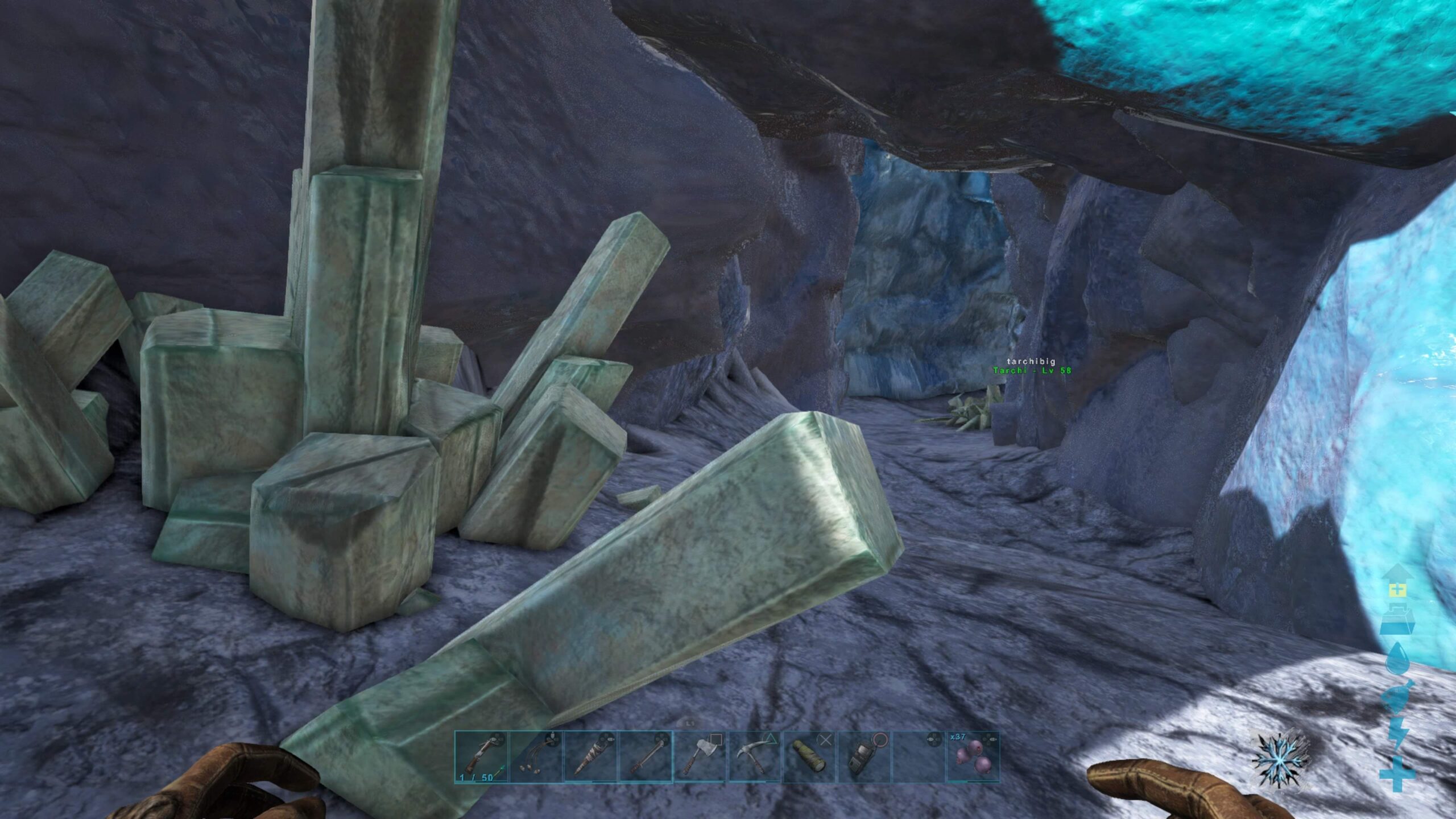Equip the metal hatchet
The image size is (1456, 819).
(700, 757)
